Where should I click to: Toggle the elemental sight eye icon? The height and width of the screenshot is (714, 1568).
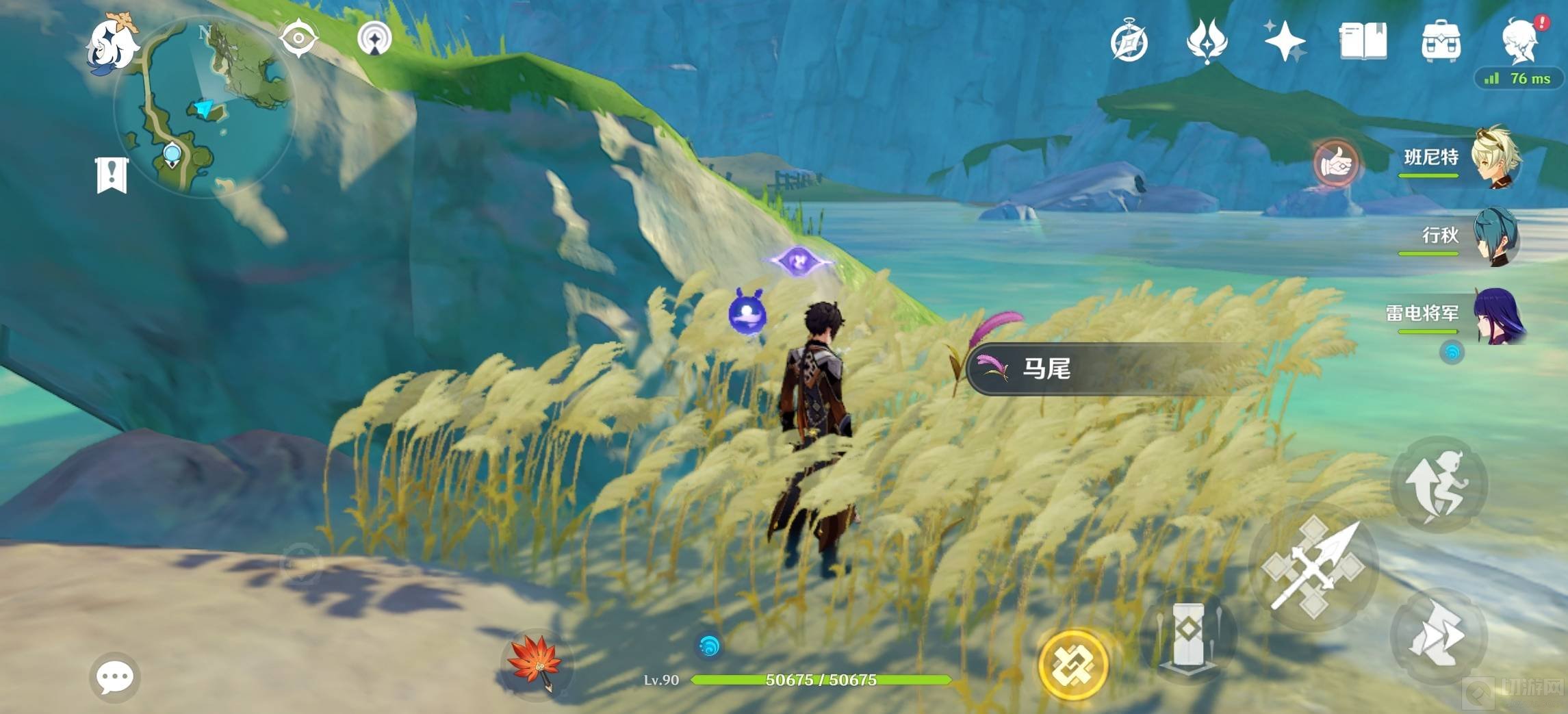(298, 37)
